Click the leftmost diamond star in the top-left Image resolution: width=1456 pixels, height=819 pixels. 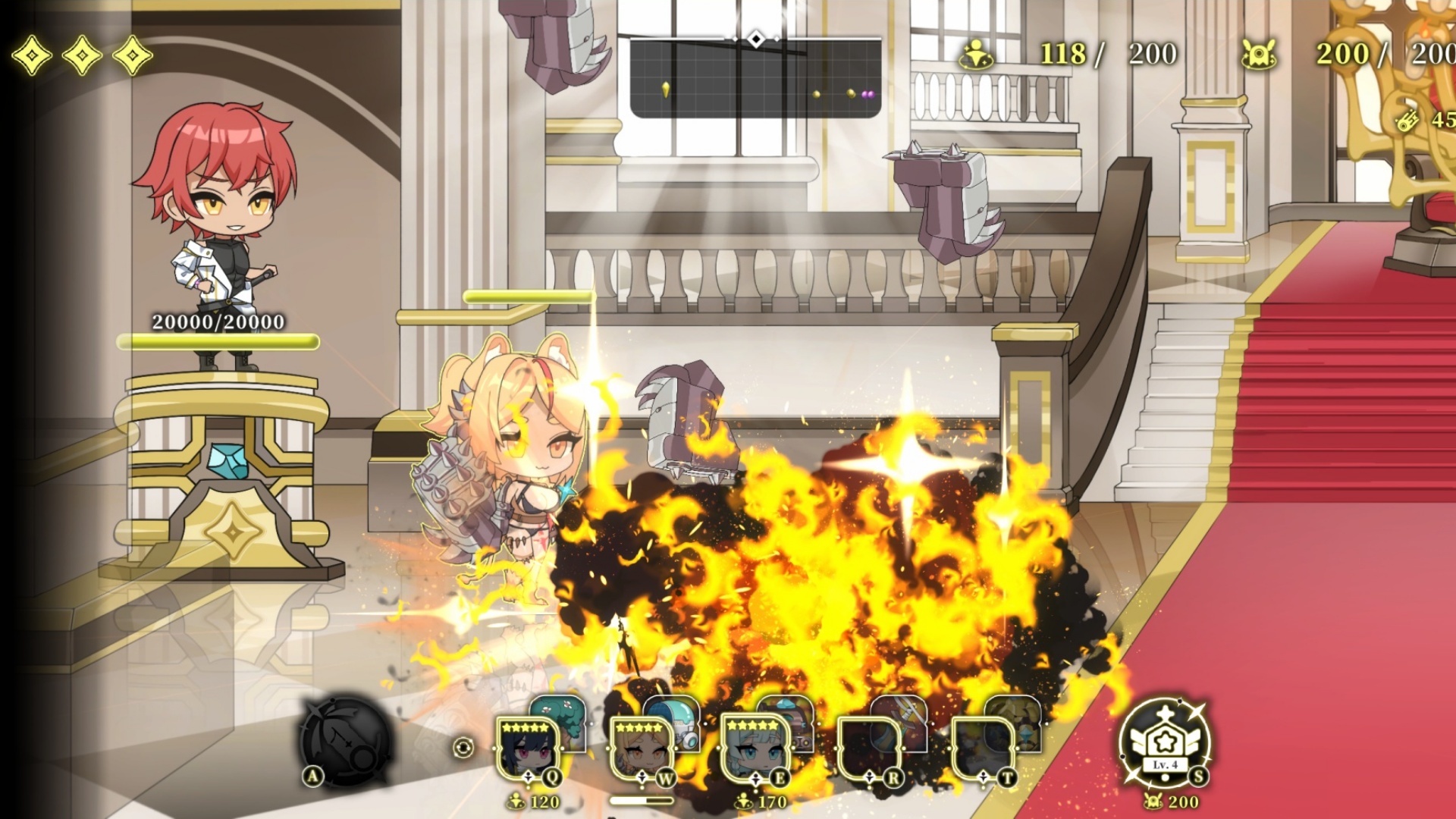tap(33, 54)
